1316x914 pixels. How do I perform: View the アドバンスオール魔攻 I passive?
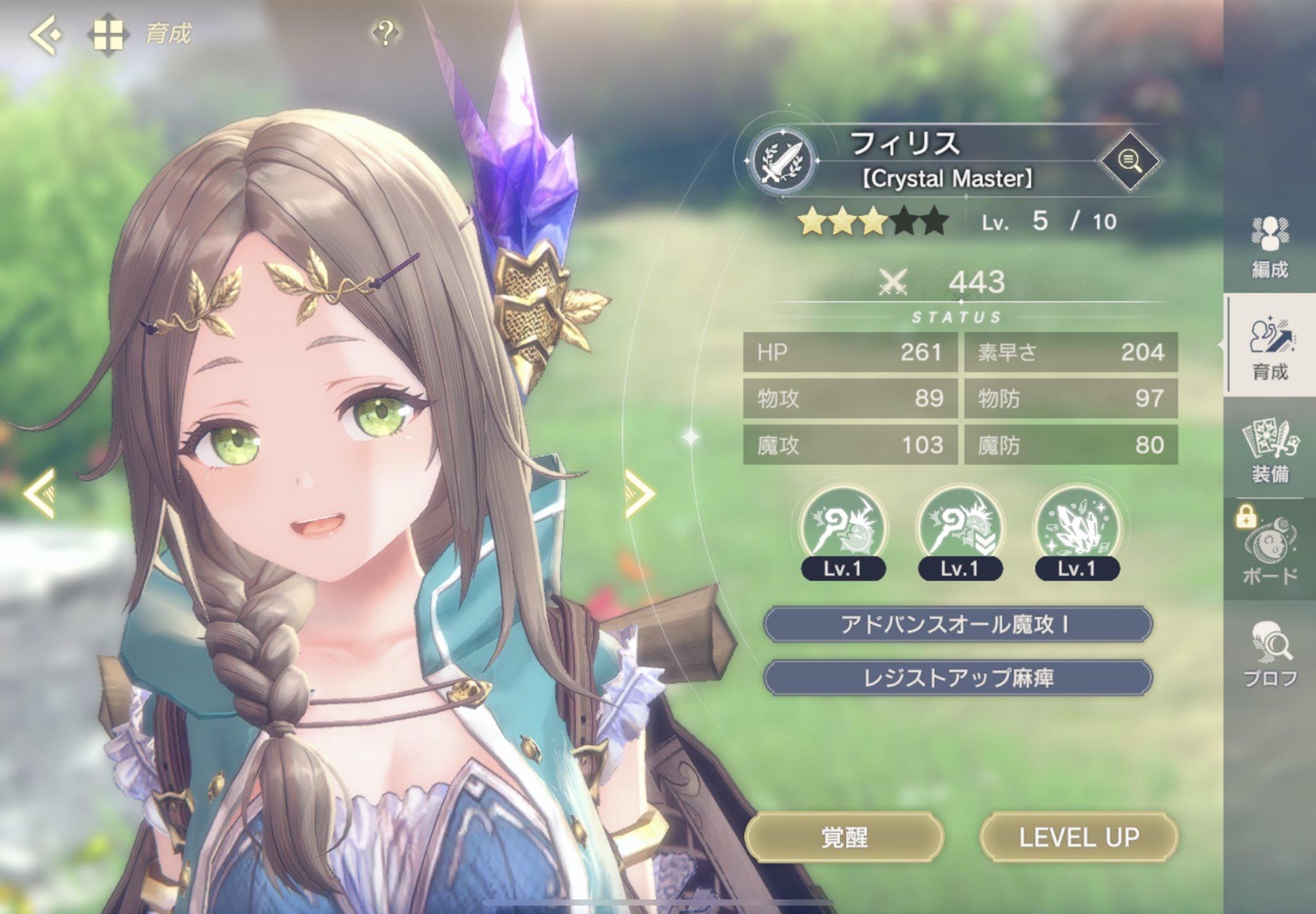tap(957, 624)
